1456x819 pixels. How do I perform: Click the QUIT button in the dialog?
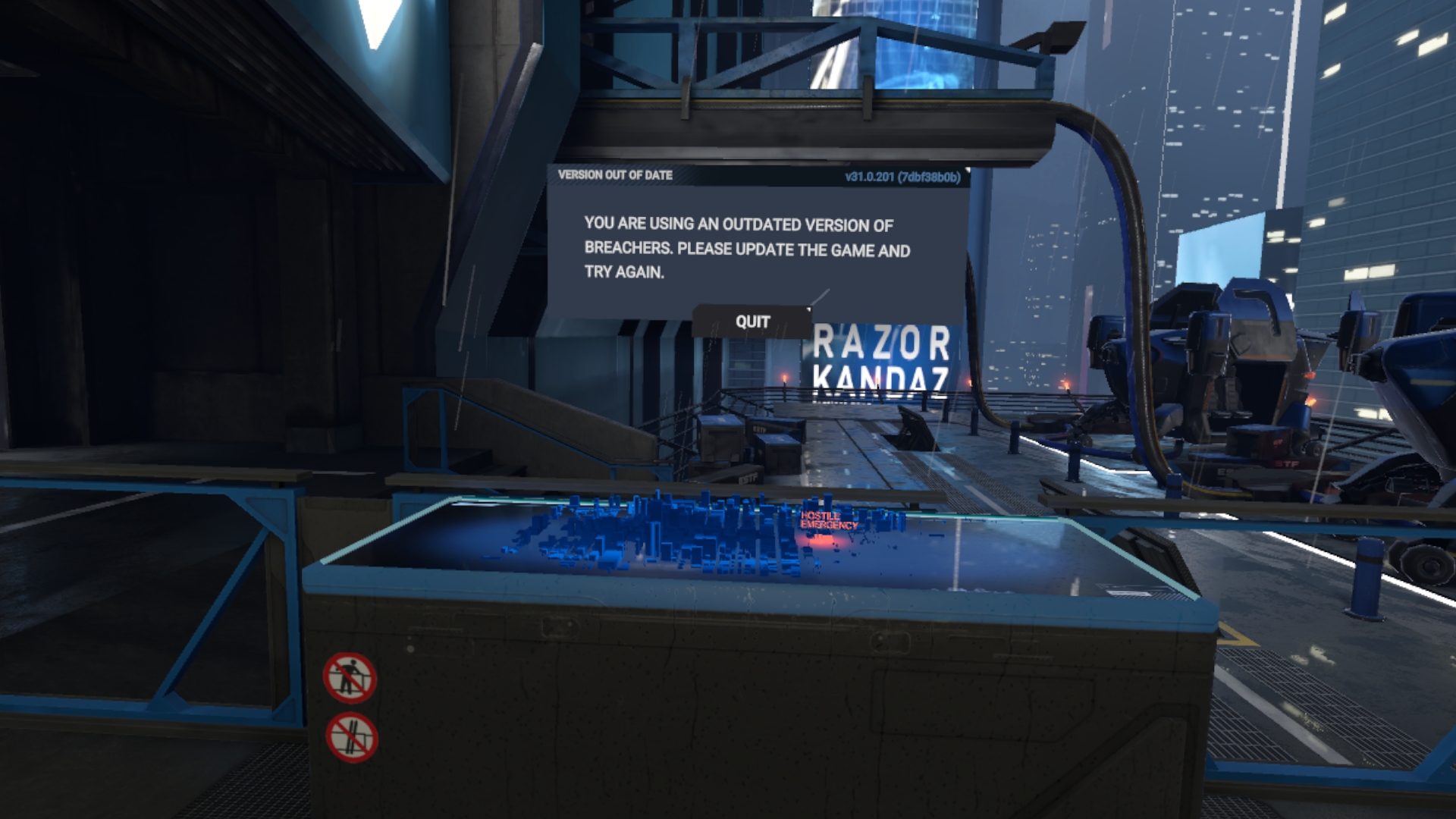[x=752, y=322]
